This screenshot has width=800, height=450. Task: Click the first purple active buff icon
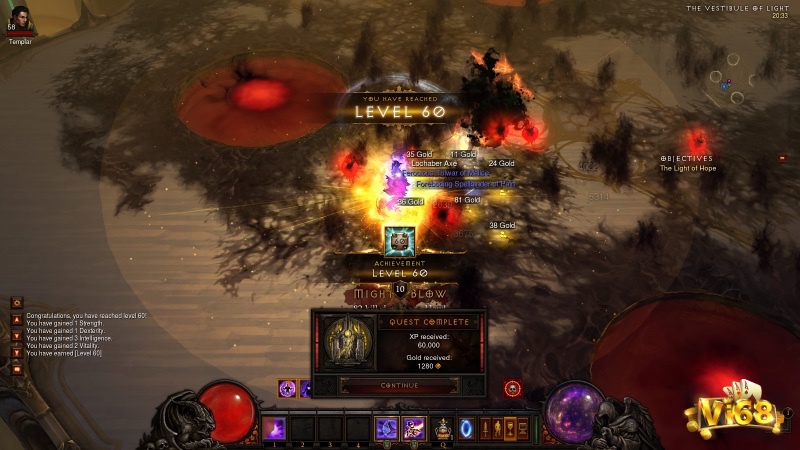(x=287, y=388)
